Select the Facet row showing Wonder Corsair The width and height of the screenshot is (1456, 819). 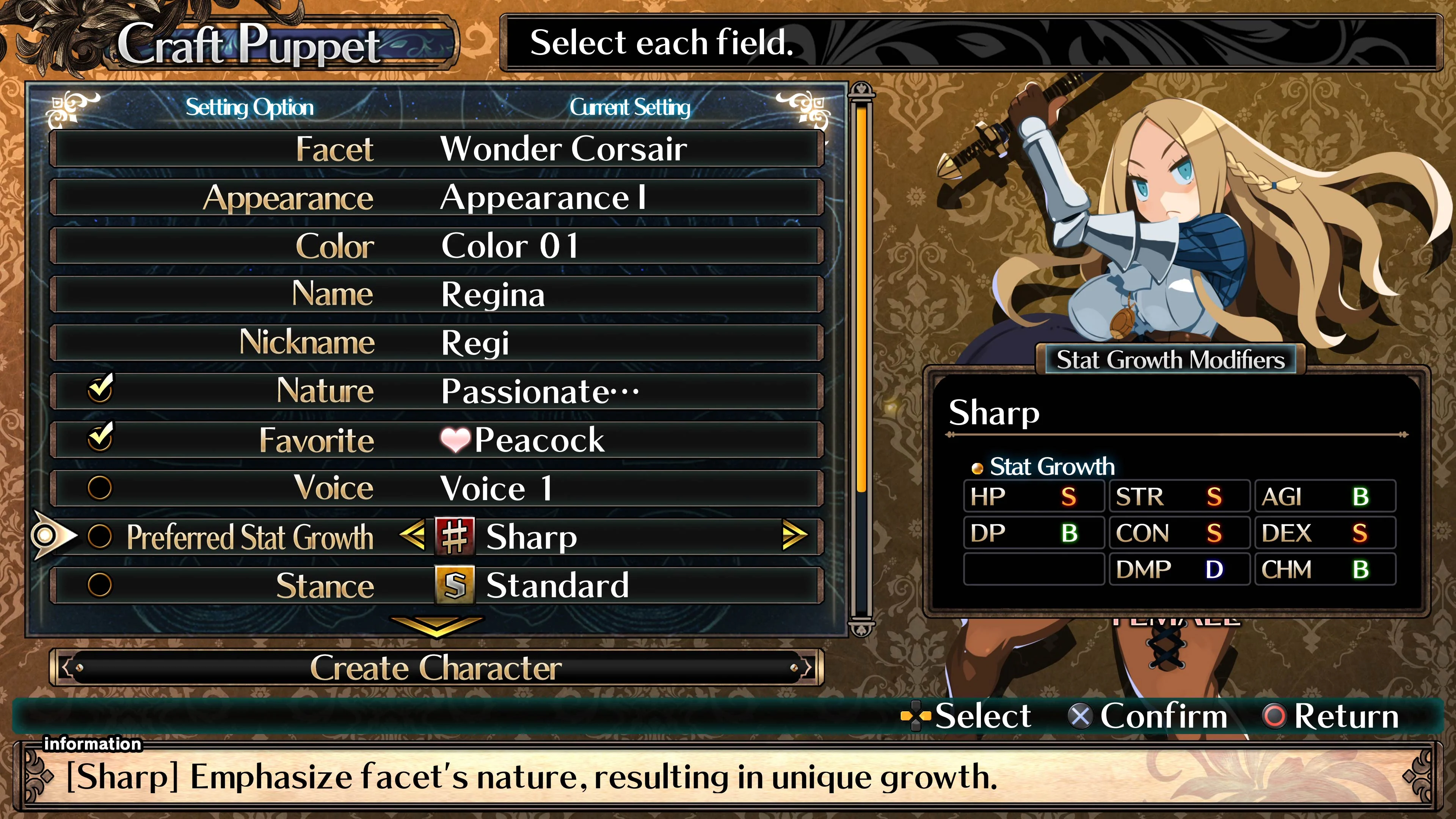click(436, 149)
